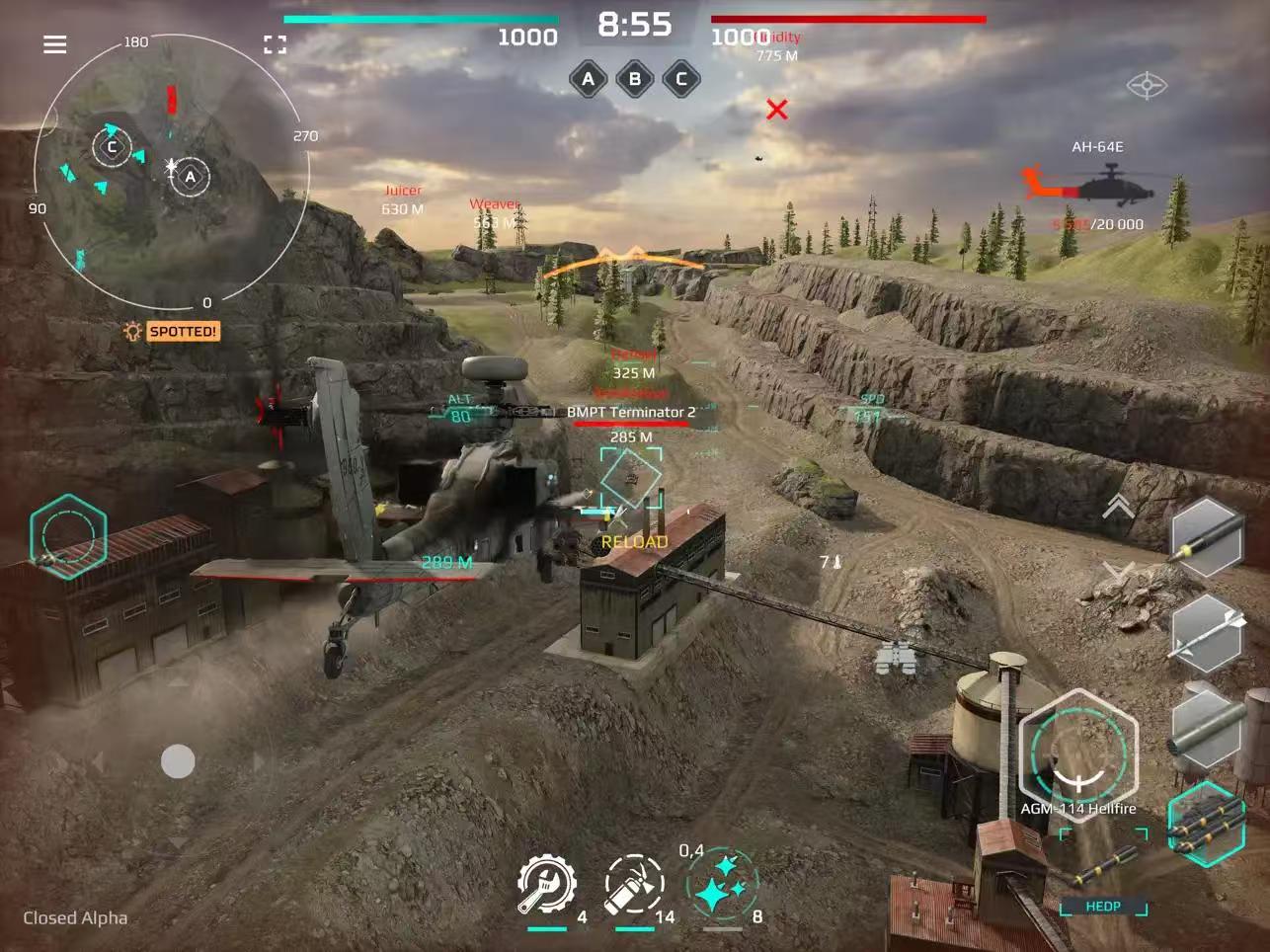Image resolution: width=1270 pixels, height=952 pixels.
Task: Select the Hellfire missile rack weapon slot
Action: click(x=1207, y=822)
